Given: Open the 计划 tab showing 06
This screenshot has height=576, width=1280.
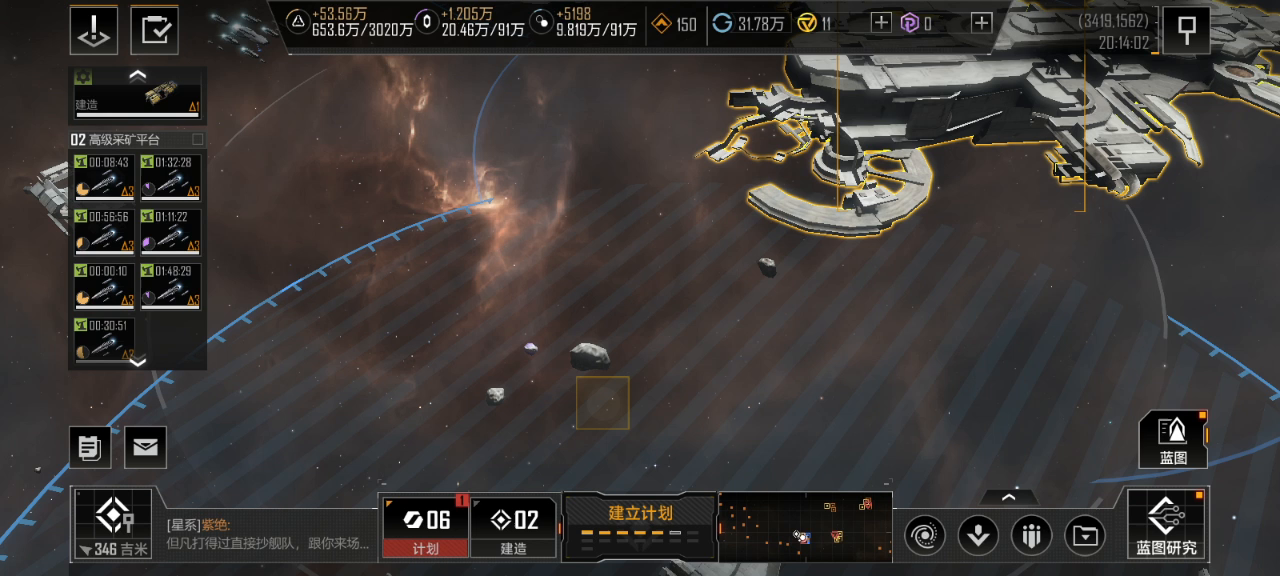Looking at the screenshot, I should pyautogui.click(x=426, y=527).
